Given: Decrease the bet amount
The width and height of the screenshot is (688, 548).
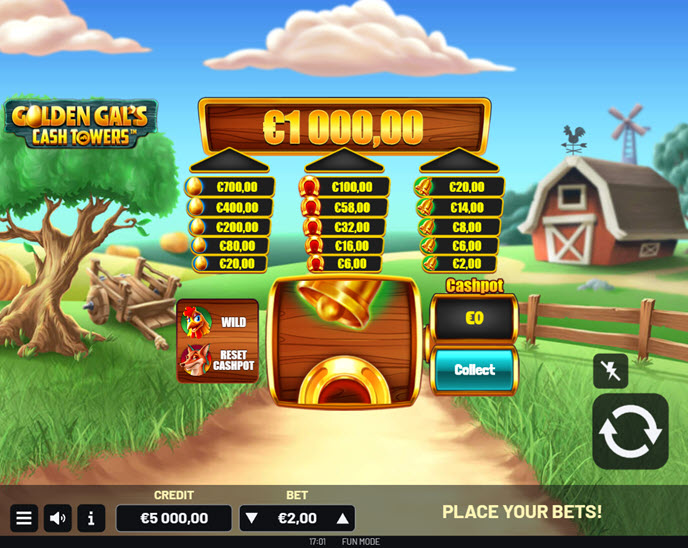Looking at the screenshot, I should click(x=252, y=518).
